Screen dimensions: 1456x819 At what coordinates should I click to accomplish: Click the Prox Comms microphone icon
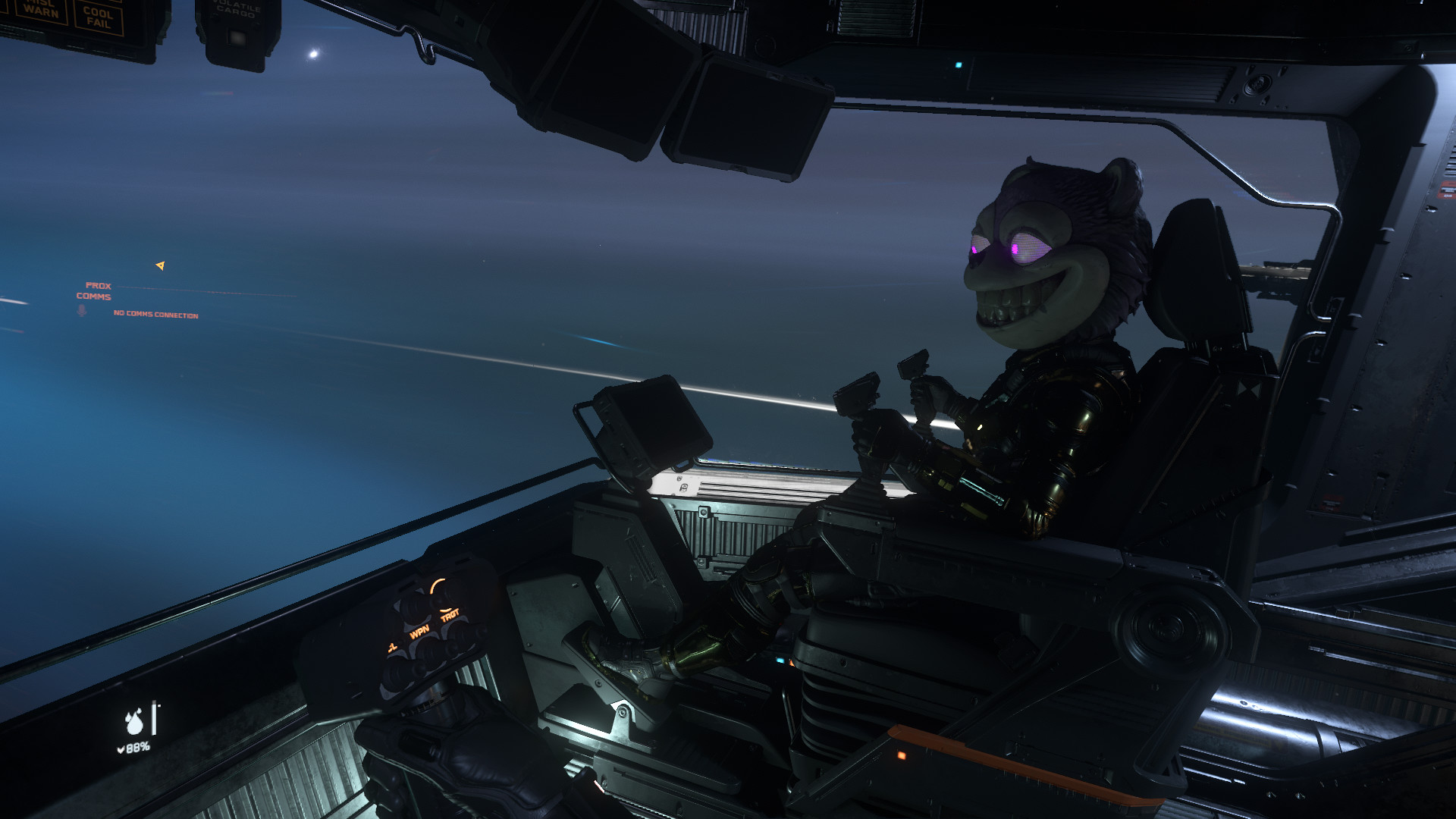point(82,310)
